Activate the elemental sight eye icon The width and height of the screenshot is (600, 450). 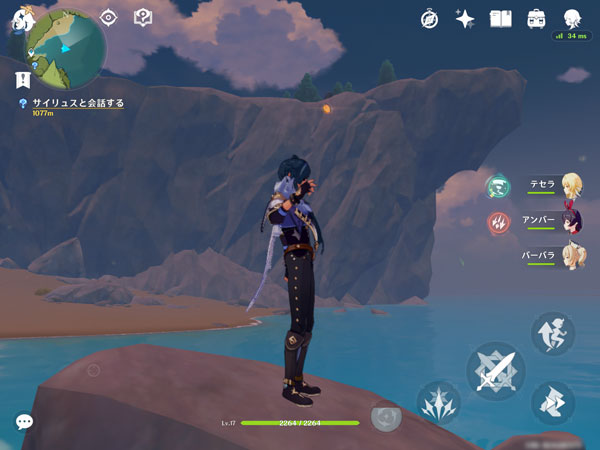point(110,18)
